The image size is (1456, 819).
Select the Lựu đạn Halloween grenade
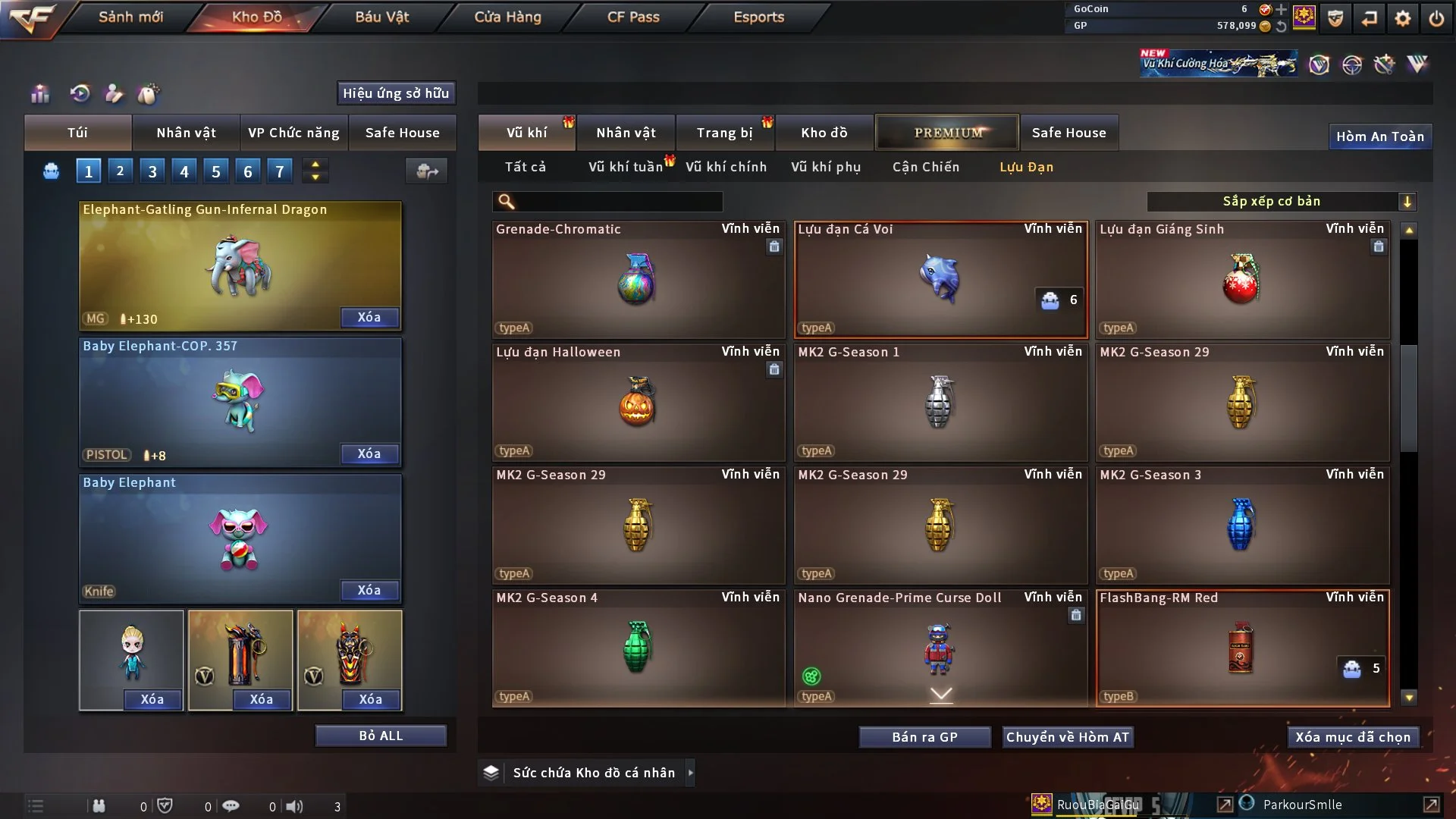tap(637, 402)
